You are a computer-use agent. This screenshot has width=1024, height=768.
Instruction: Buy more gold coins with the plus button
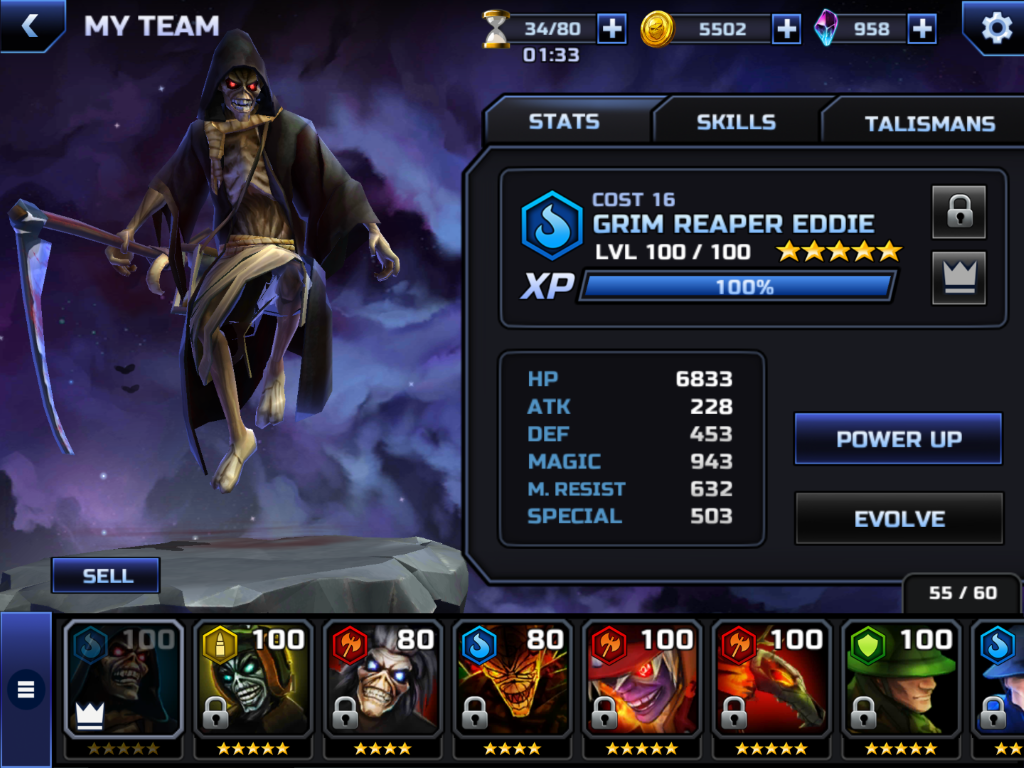click(787, 29)
